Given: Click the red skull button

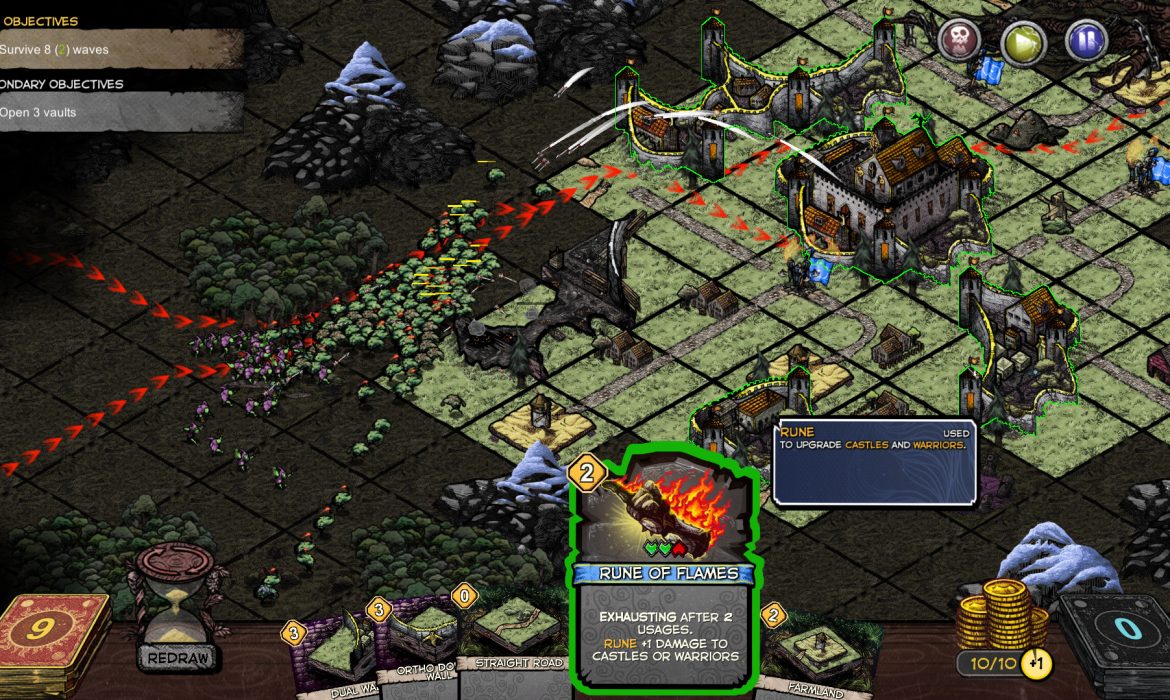Looking at the screenshot, I should pos(959,43).
